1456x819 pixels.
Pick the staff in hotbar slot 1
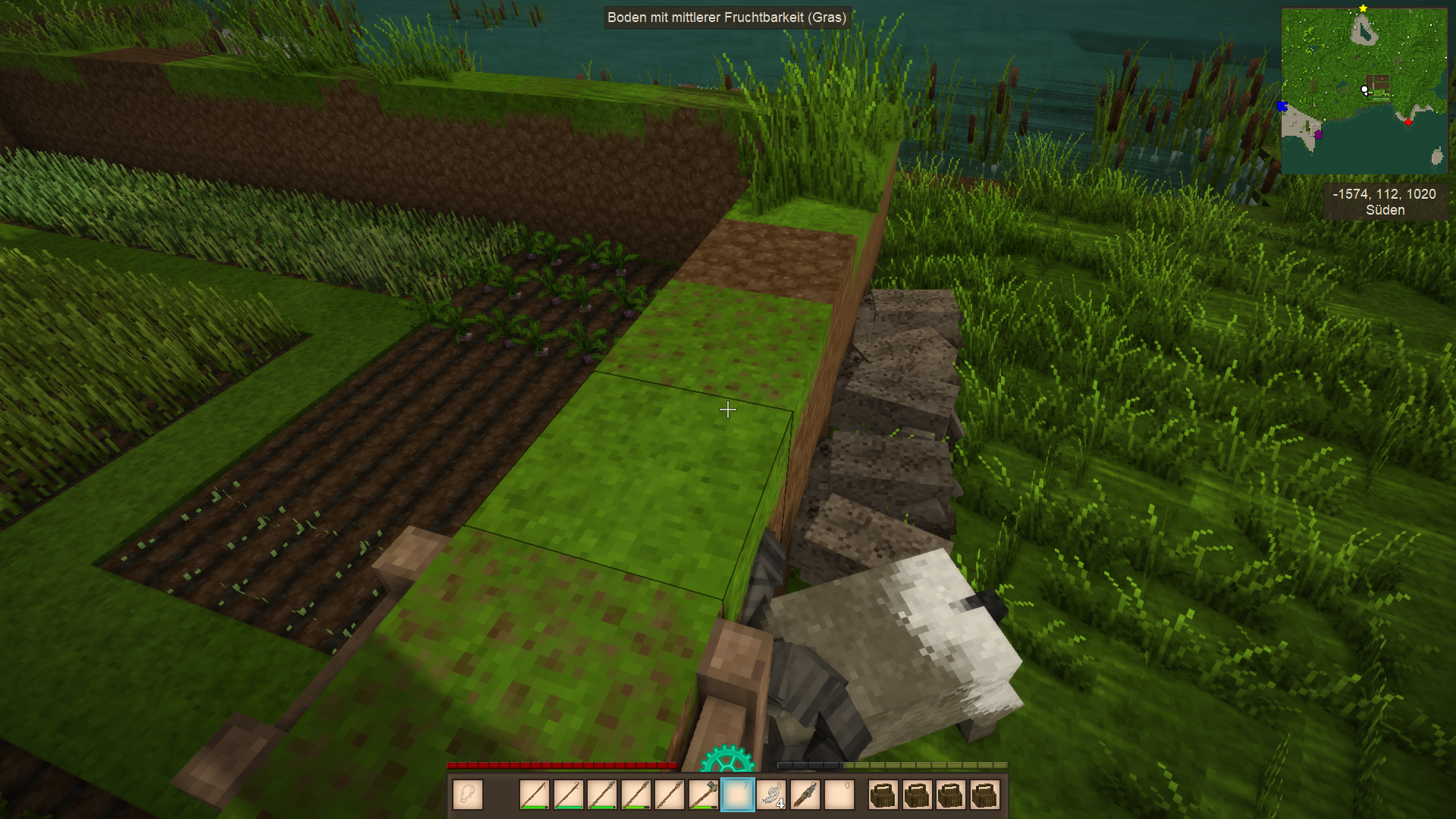534,795
